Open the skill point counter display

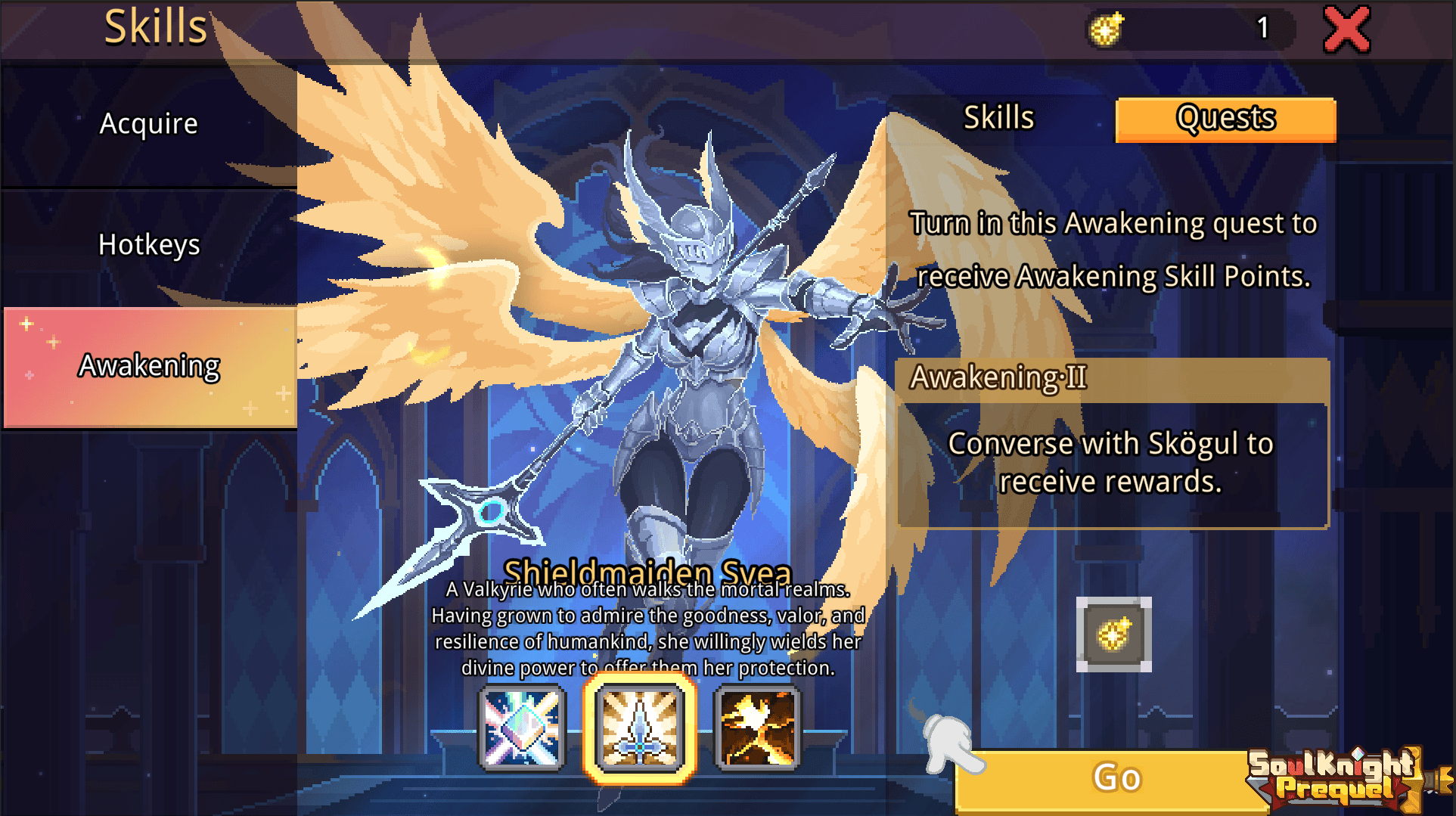tap(1187, 29)
